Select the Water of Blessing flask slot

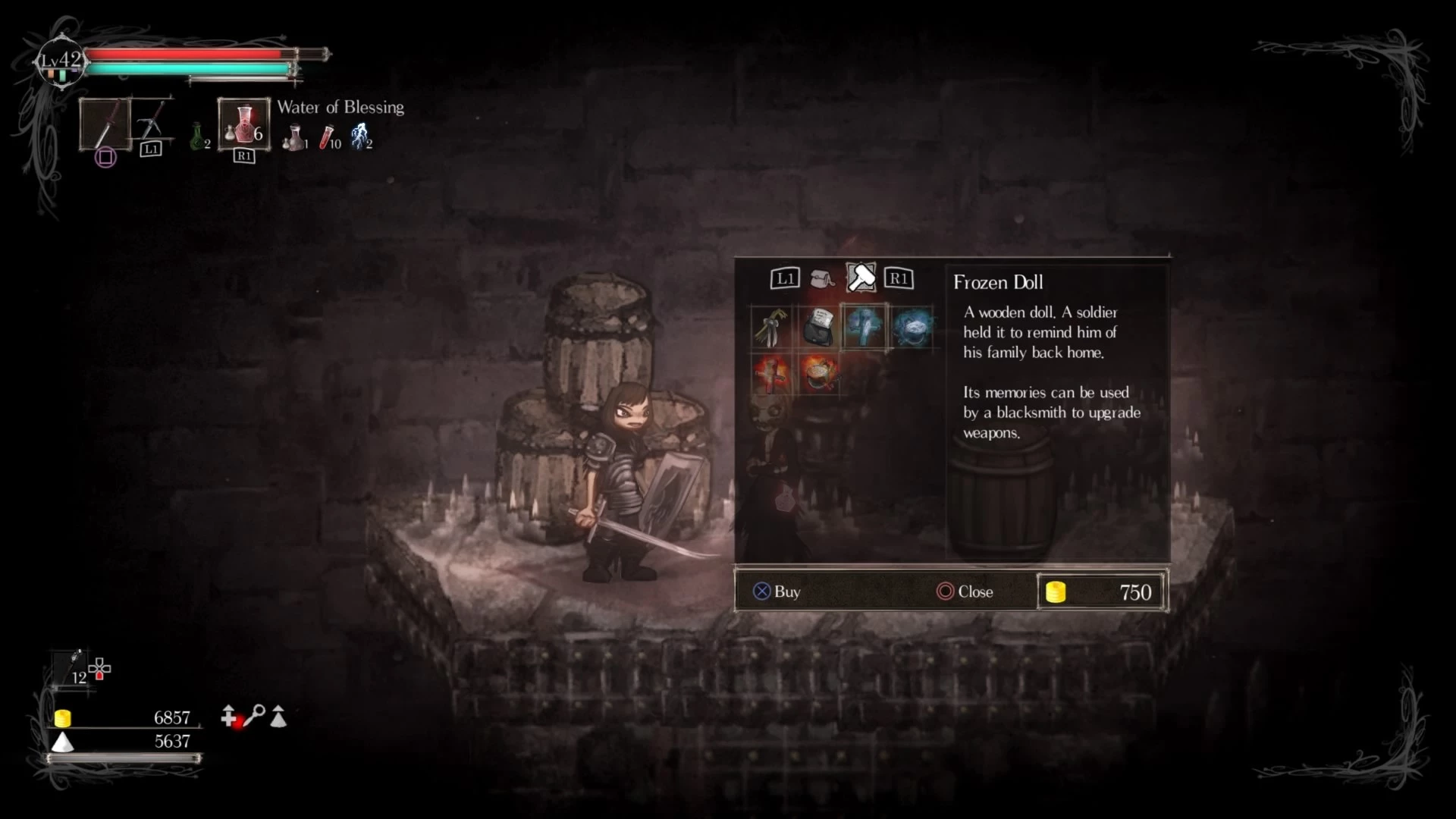pyautogui.click(x=243, y=124)
